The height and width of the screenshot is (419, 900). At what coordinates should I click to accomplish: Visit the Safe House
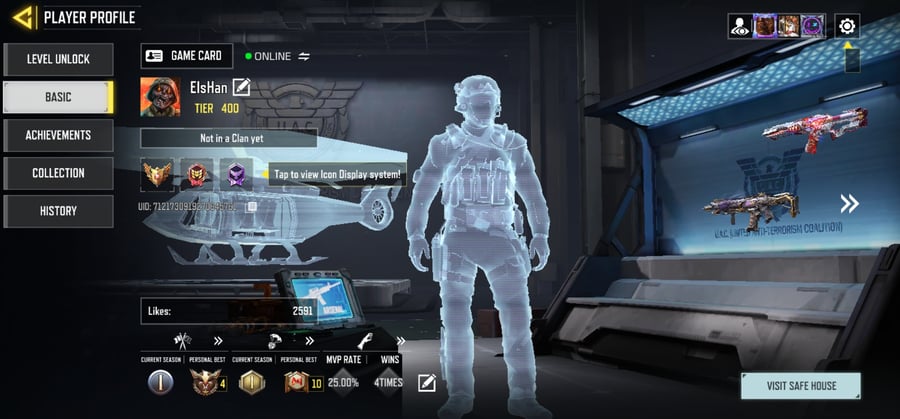[x=801, y=385]
